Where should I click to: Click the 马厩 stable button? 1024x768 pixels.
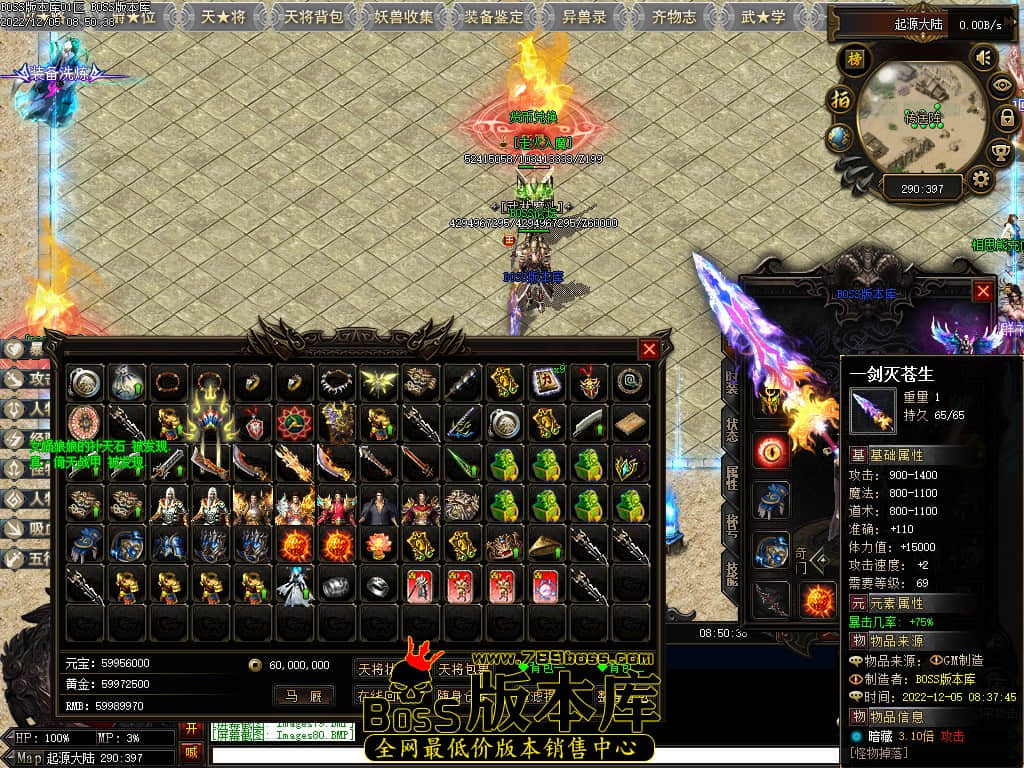[303, 696]
